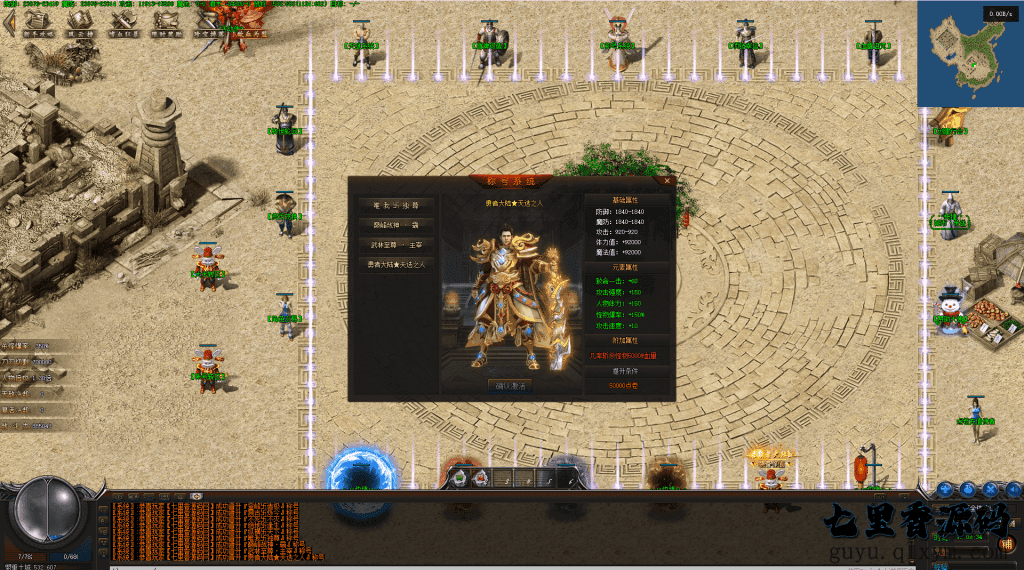This screenshot has height=570, width=1024.
Task: Close the title system window
Action: (x=667, y=181)
